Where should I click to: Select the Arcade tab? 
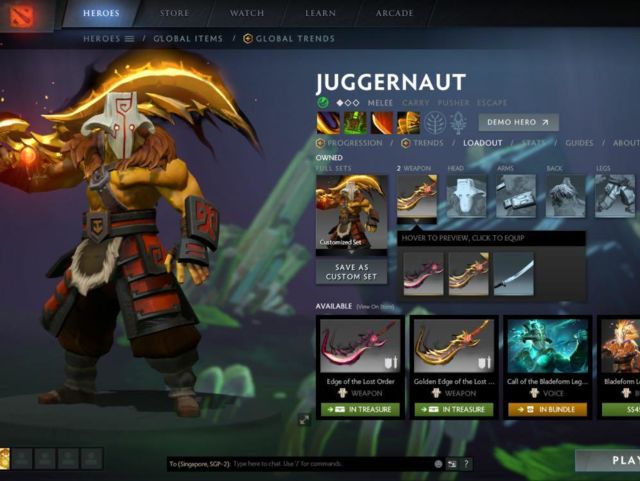tap(394, 13)
